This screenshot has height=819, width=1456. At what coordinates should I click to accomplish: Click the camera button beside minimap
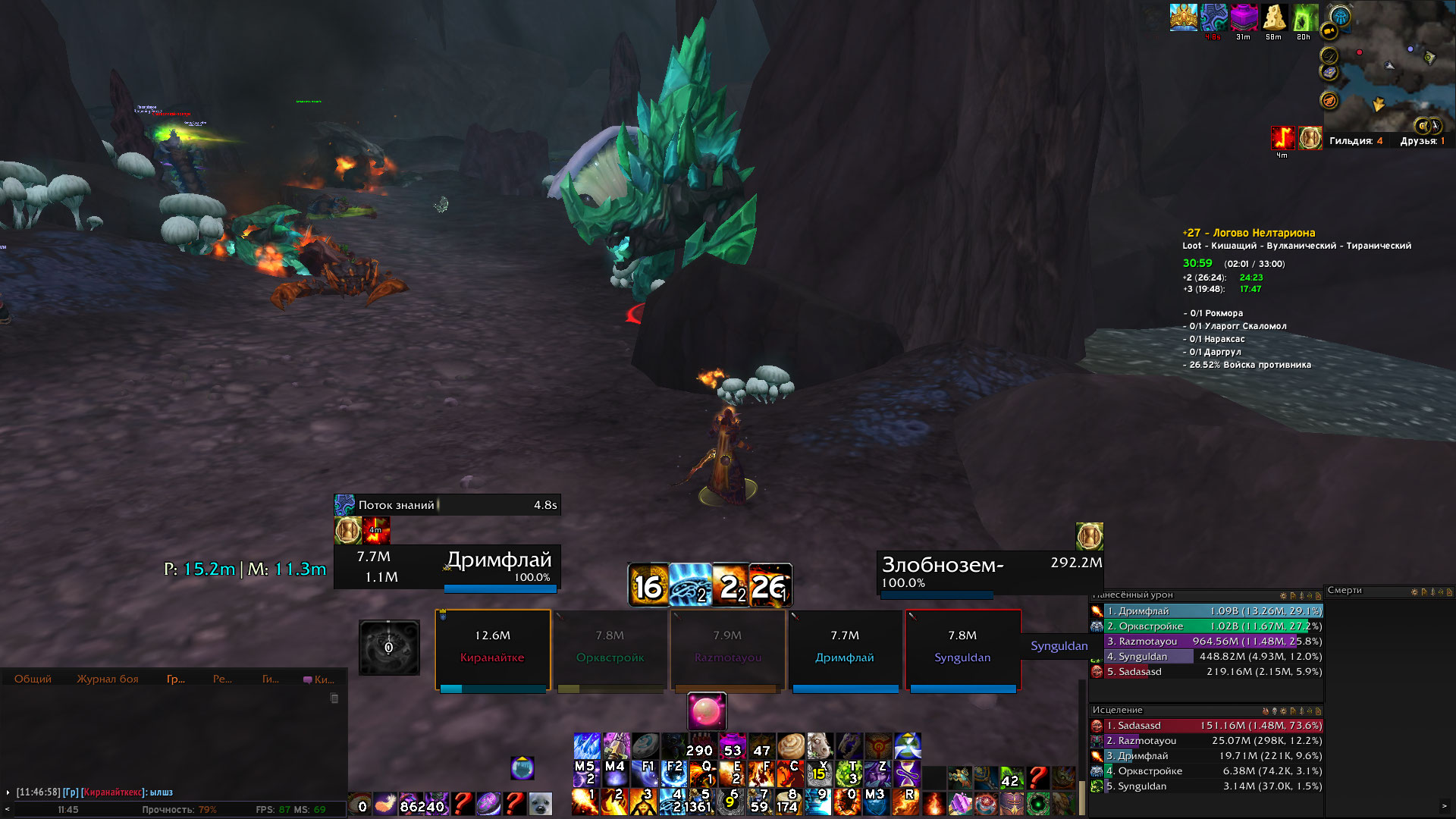[x=1329, y=31]
